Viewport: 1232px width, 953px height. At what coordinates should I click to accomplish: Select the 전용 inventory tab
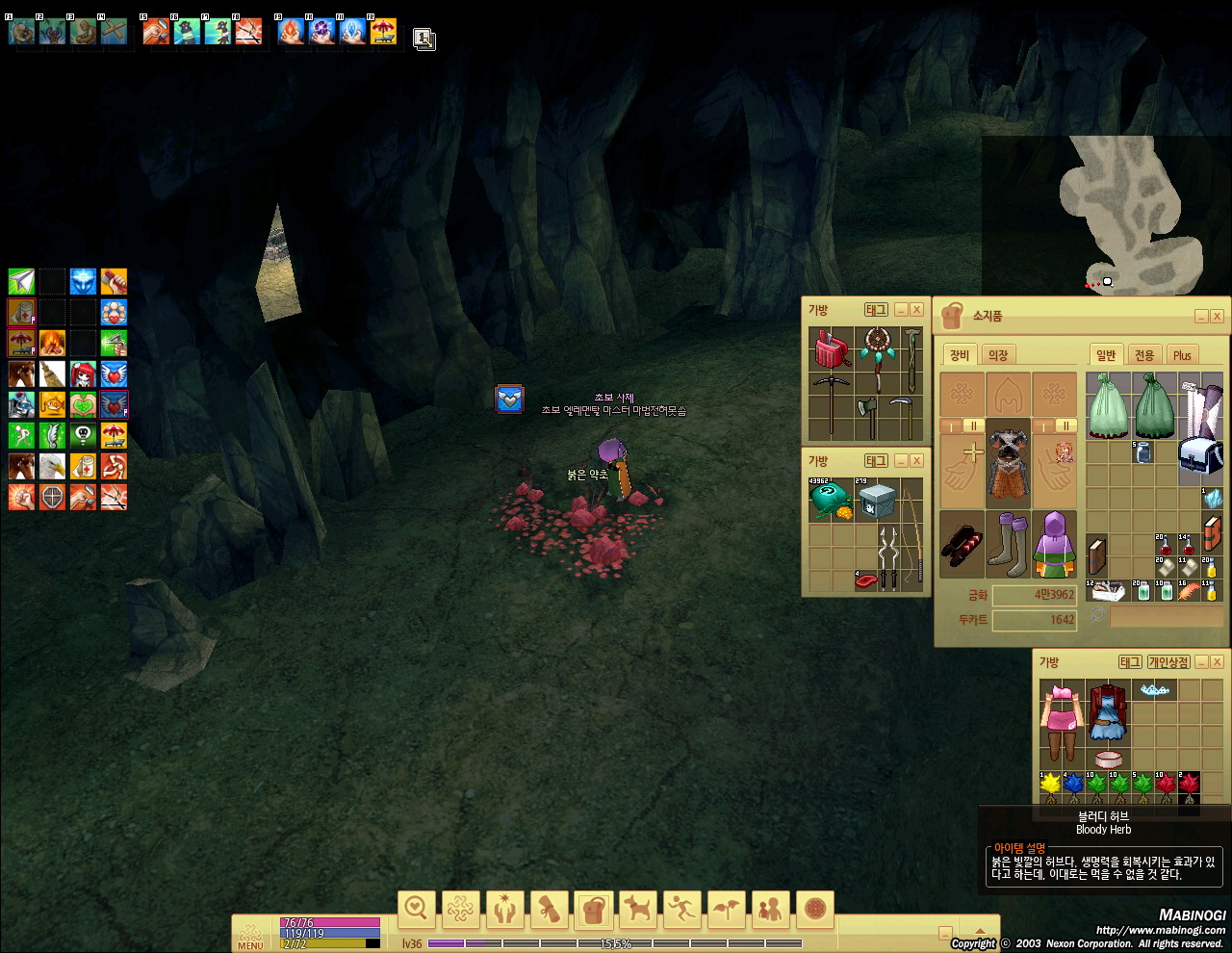point(1143,355)
